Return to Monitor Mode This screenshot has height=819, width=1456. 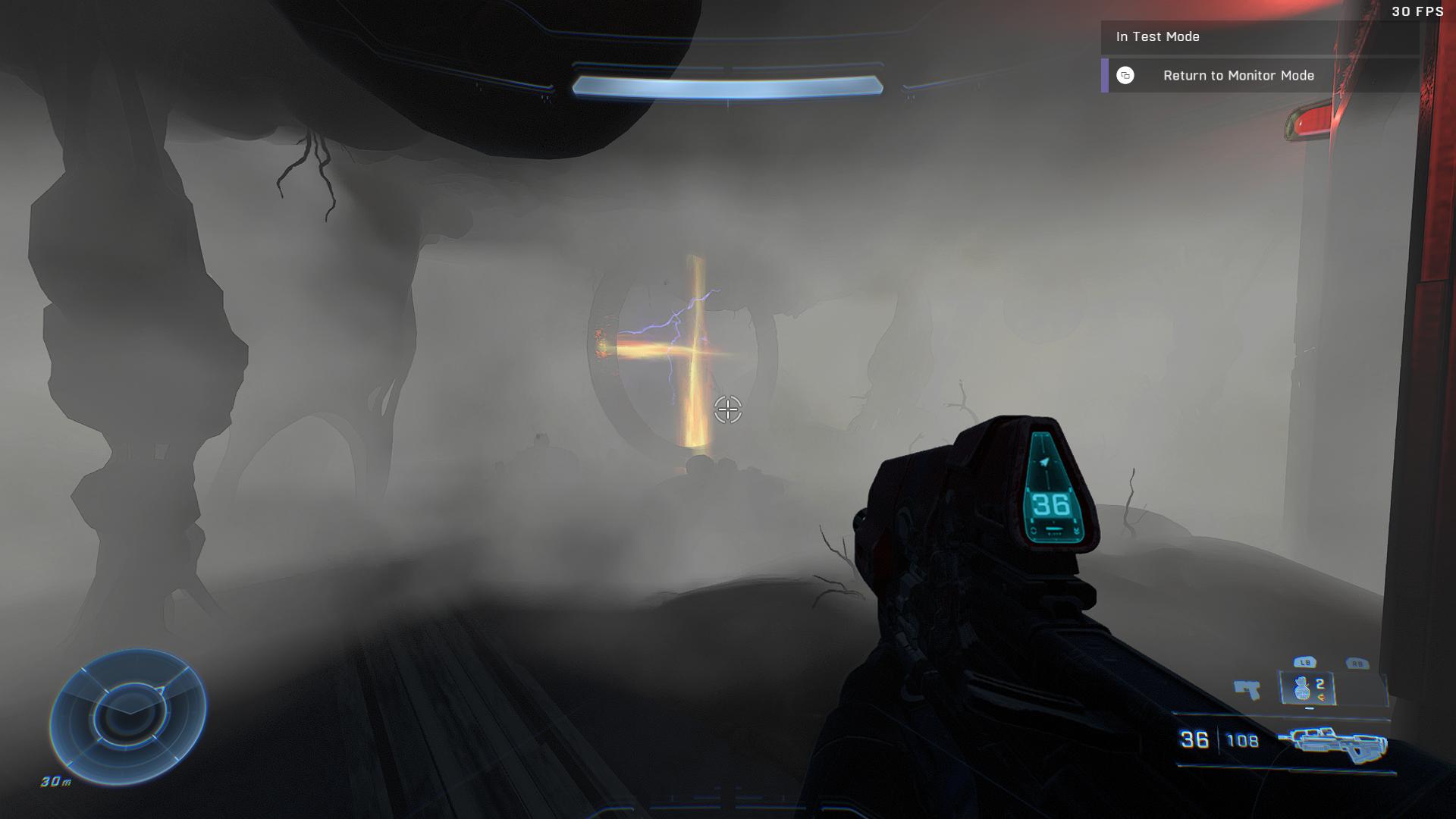[x=1238, y=76]
